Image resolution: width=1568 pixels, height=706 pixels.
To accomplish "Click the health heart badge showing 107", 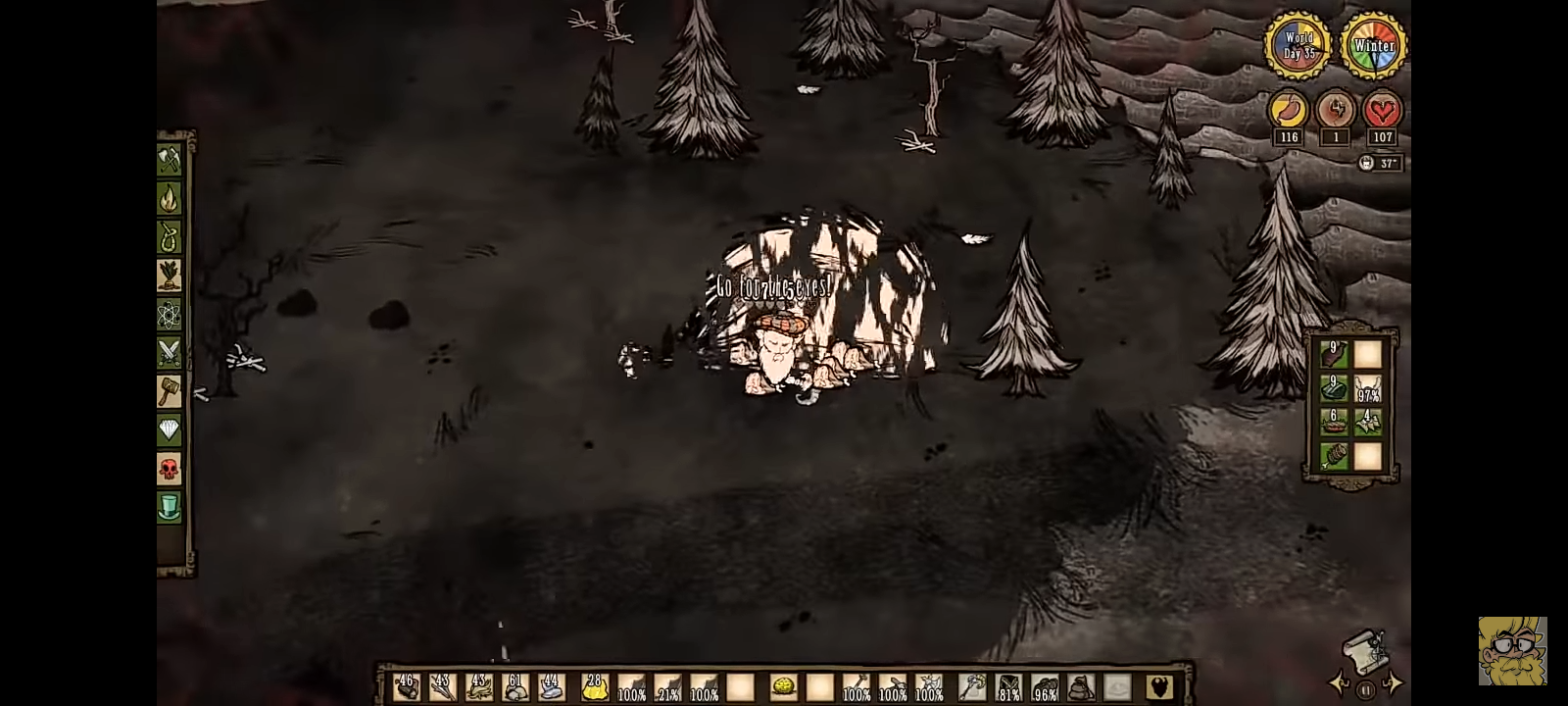I will [1383, 111].
